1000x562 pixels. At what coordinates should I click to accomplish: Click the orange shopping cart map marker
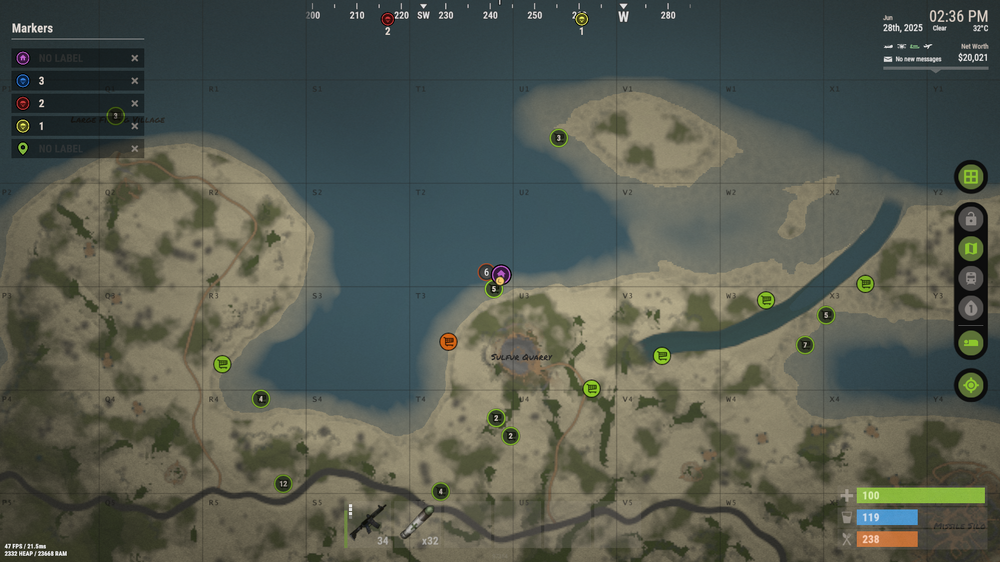click(448, 342)
